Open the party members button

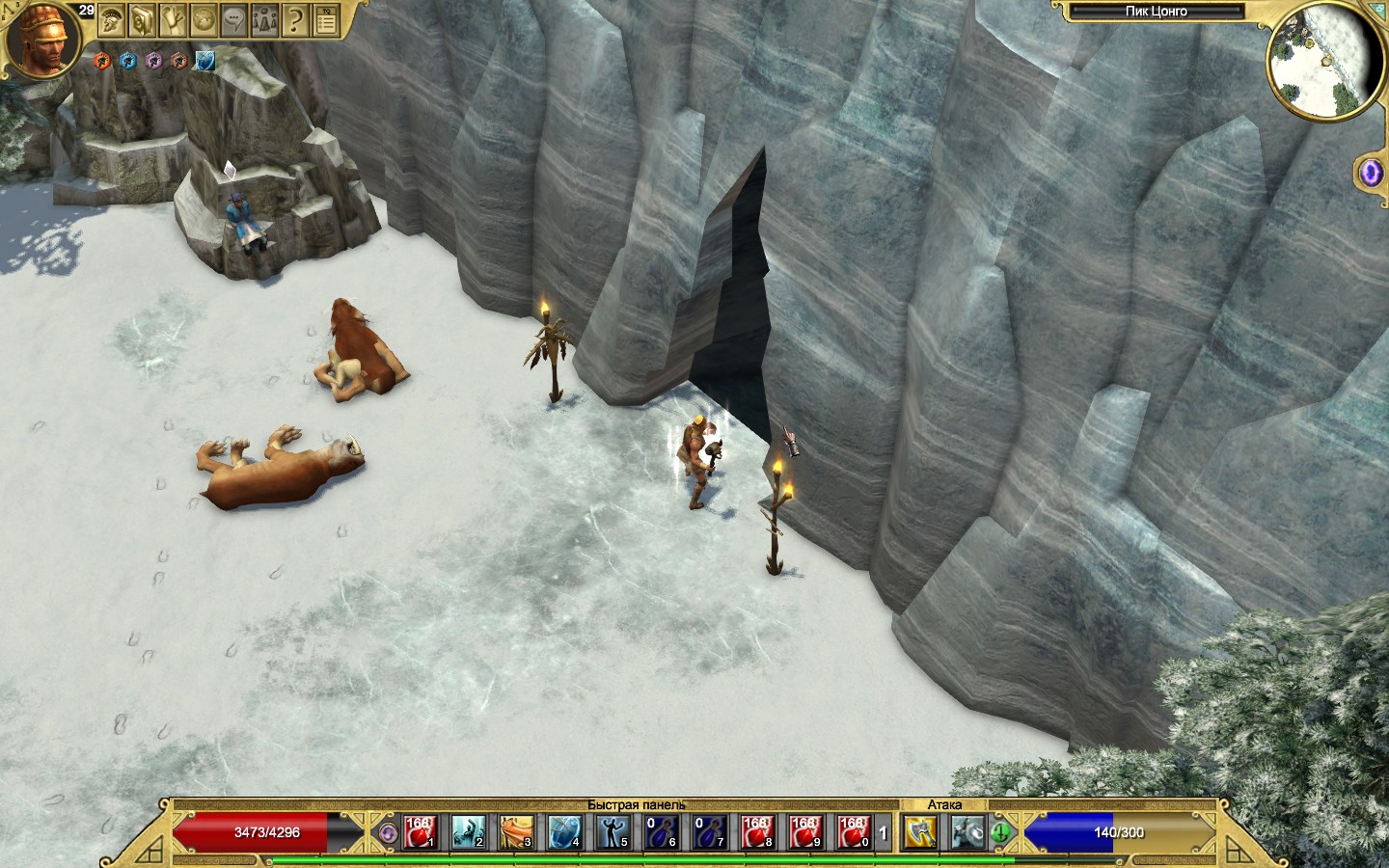(x=264, y=19)
